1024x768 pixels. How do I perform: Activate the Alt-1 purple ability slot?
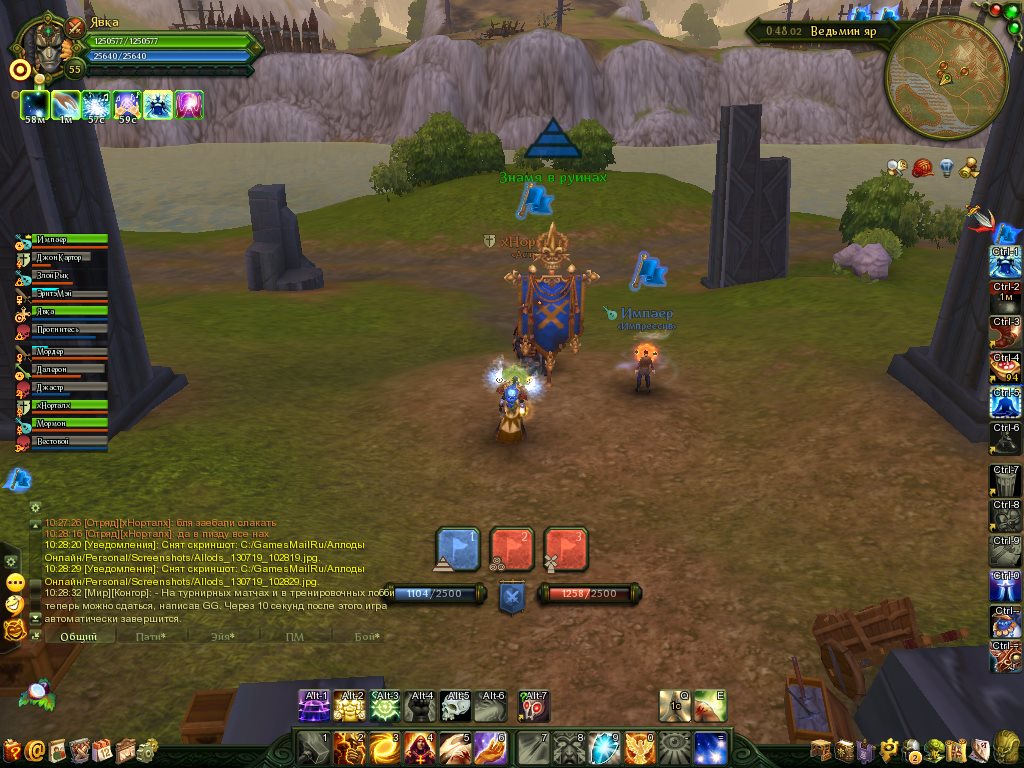tap(314, 706)
